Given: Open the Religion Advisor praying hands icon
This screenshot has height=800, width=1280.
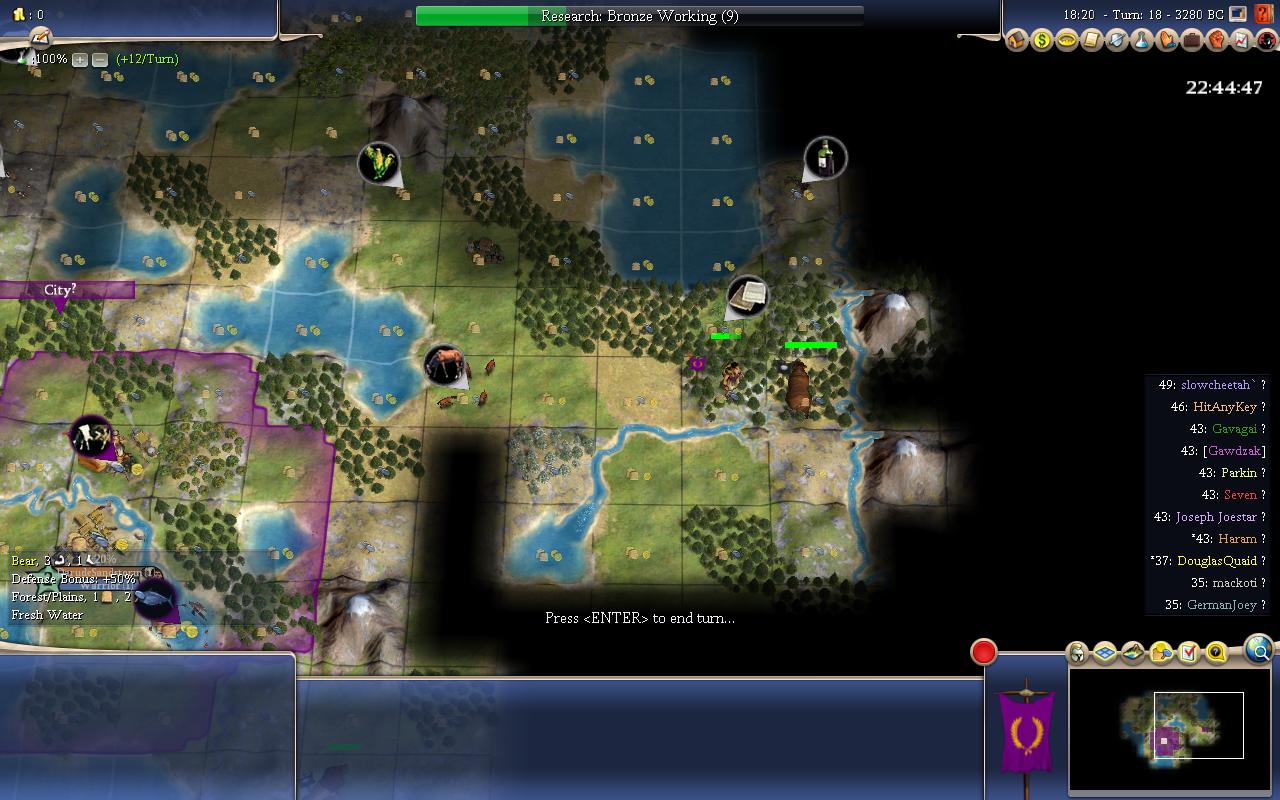Looking at the screenshot, I should tap(1167, 41).
